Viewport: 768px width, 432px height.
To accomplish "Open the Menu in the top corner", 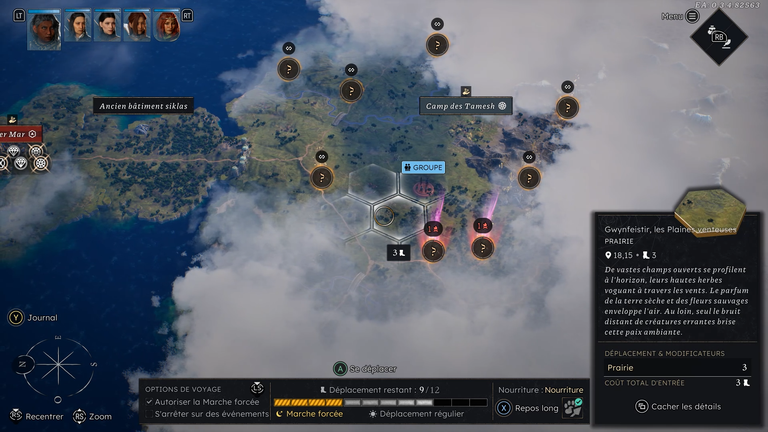I will (x=691, y=16).
